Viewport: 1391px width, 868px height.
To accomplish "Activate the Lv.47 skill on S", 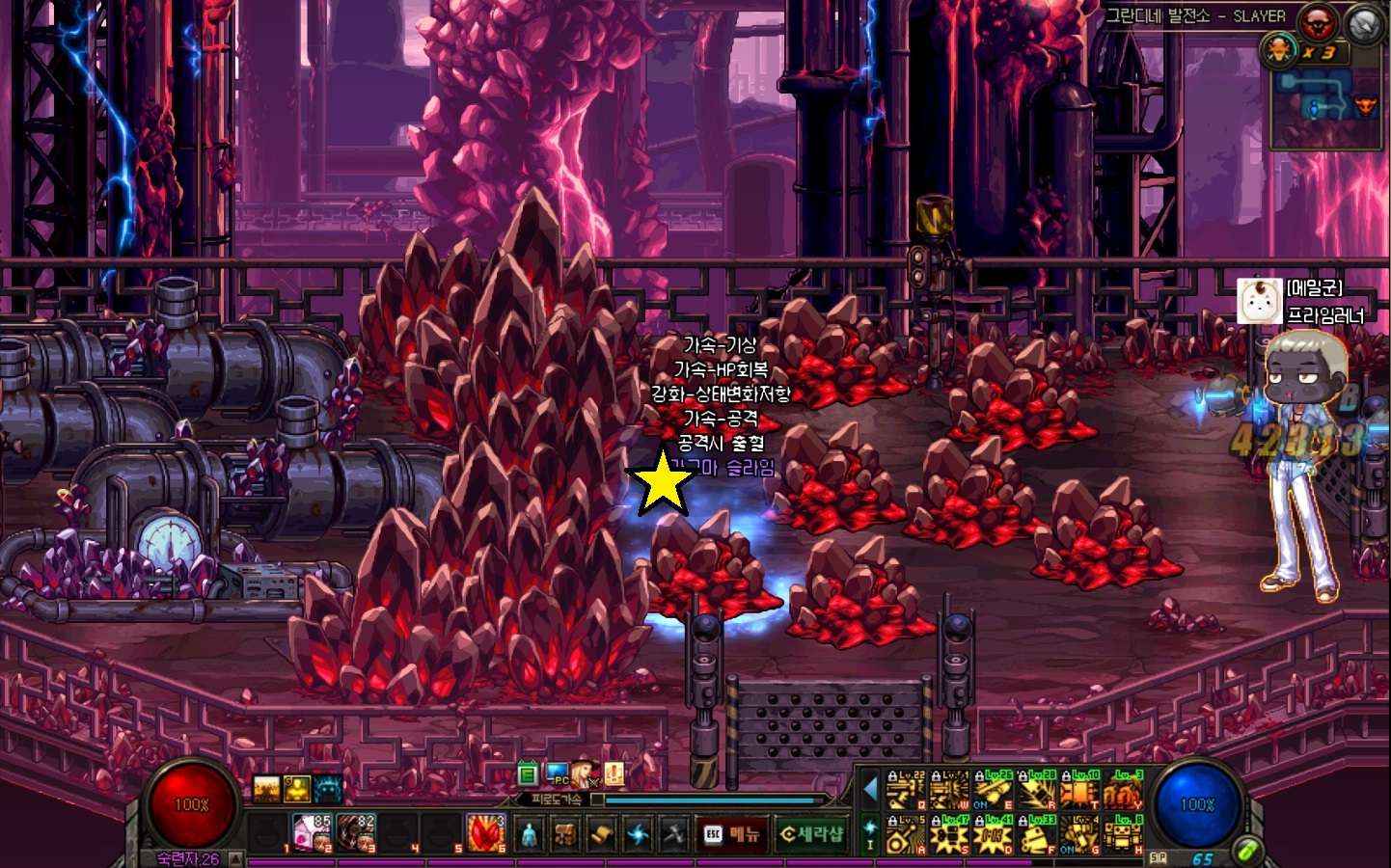I will click(x=949, y=835).
